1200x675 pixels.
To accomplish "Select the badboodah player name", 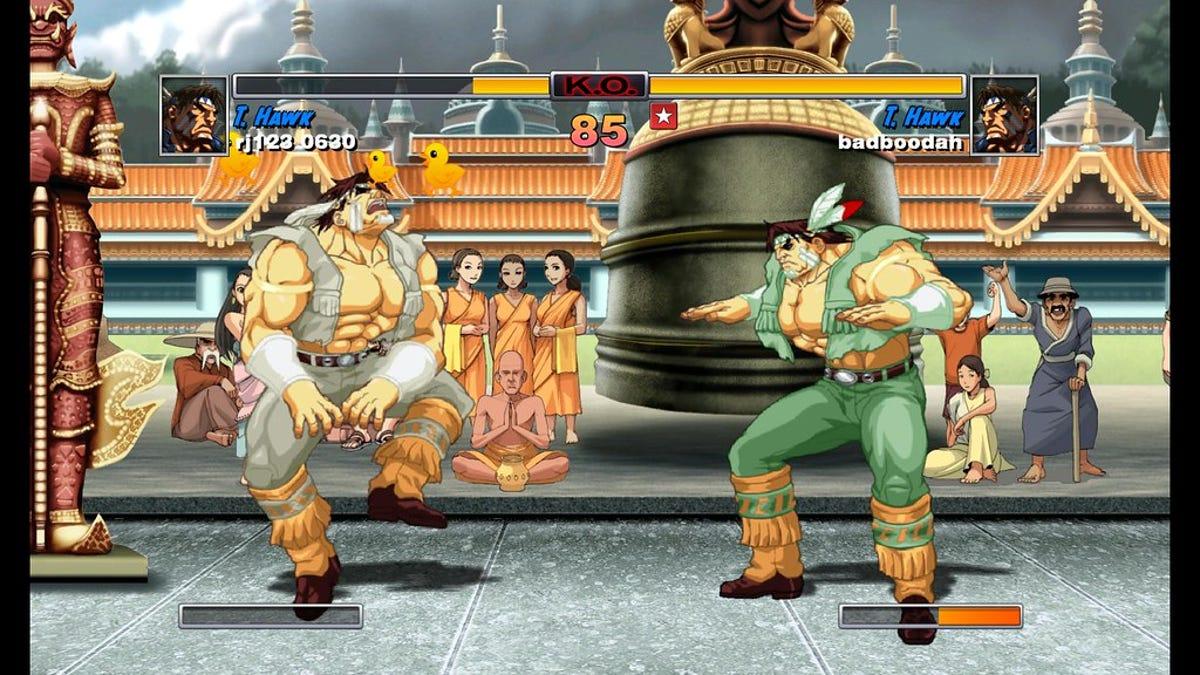I will coord(900,143).
